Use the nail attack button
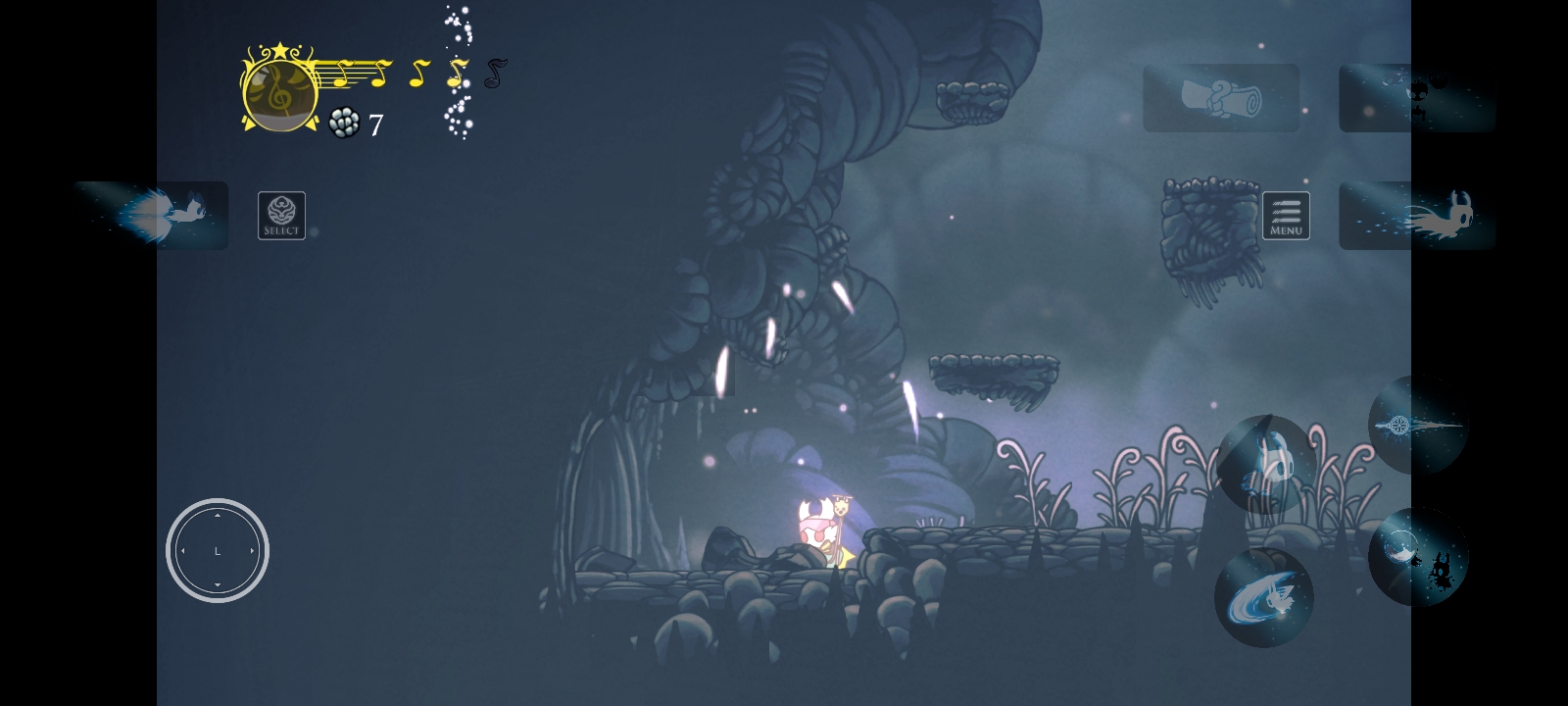 point(1417,426)
